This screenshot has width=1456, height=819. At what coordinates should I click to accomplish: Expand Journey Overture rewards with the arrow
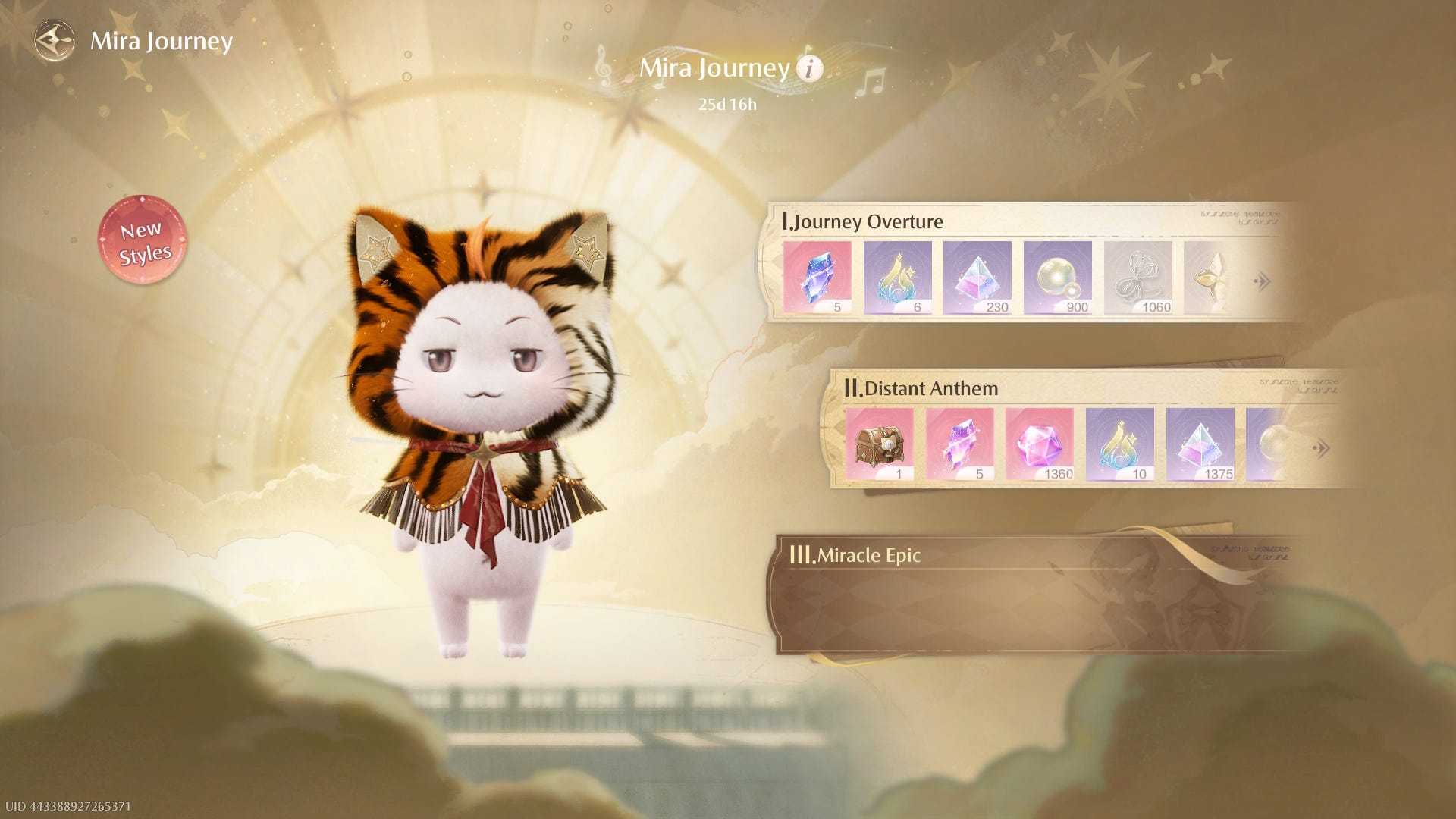[1262, 282]
